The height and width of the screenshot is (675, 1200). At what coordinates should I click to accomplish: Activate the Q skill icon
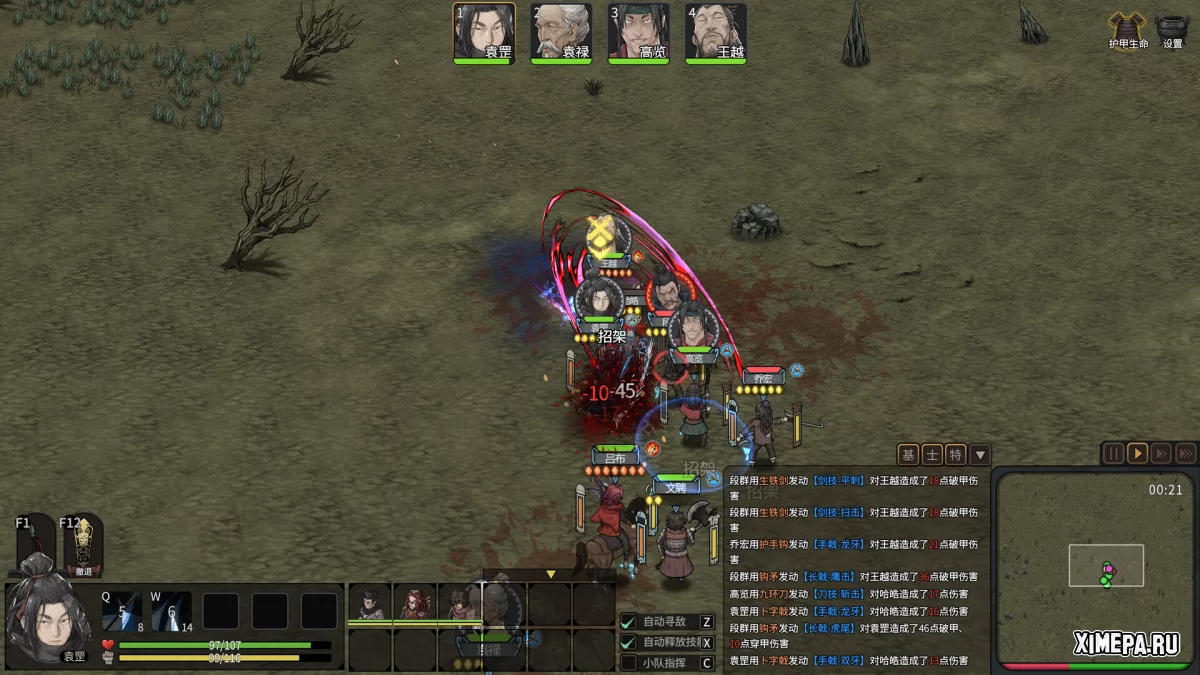[122, 611]
